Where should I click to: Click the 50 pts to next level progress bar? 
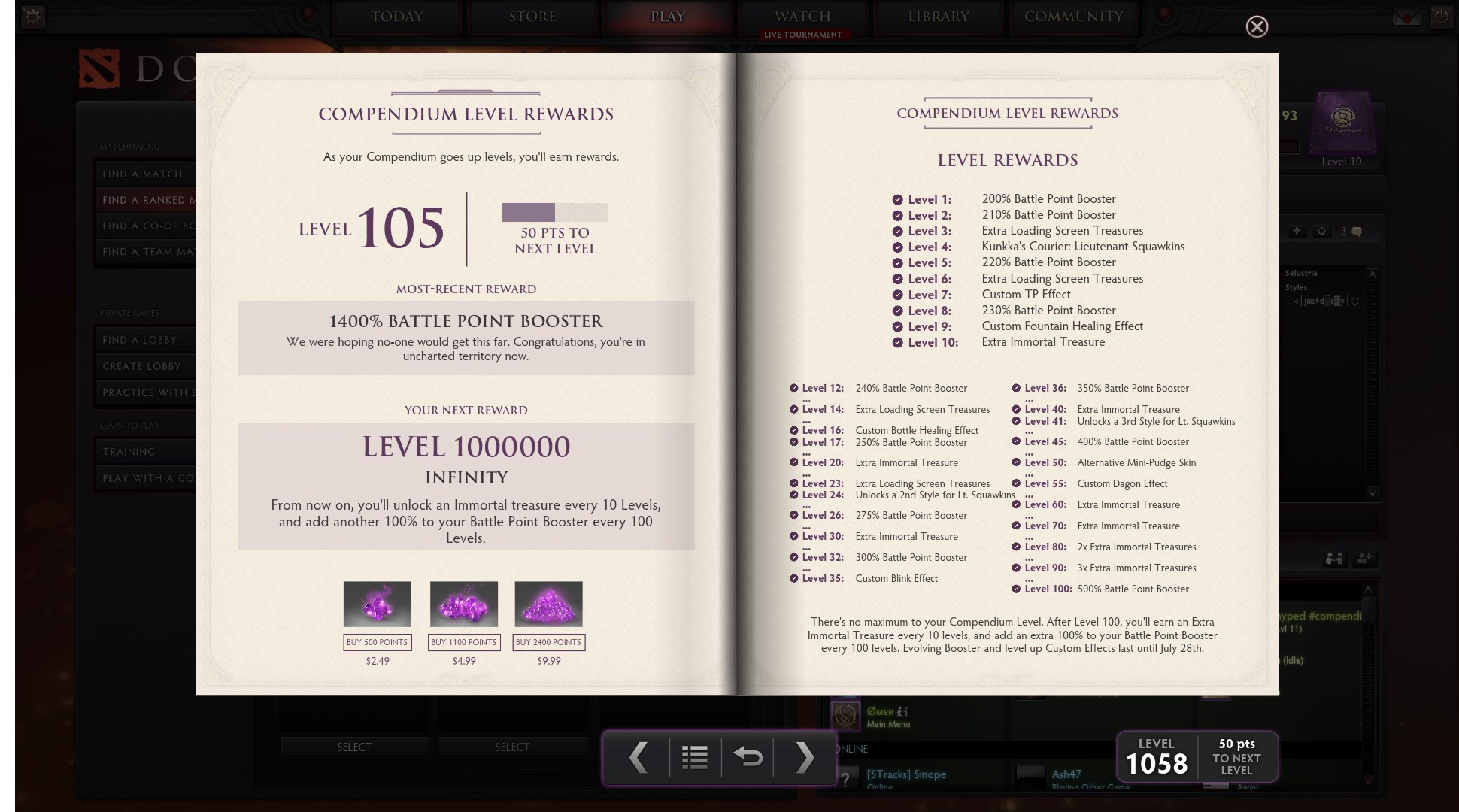[x=554, y=213]
